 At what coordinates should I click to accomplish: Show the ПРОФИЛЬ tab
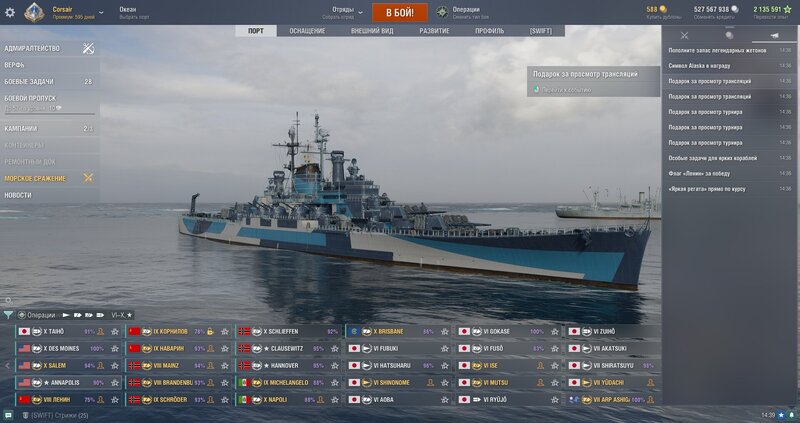pos(489,31)
